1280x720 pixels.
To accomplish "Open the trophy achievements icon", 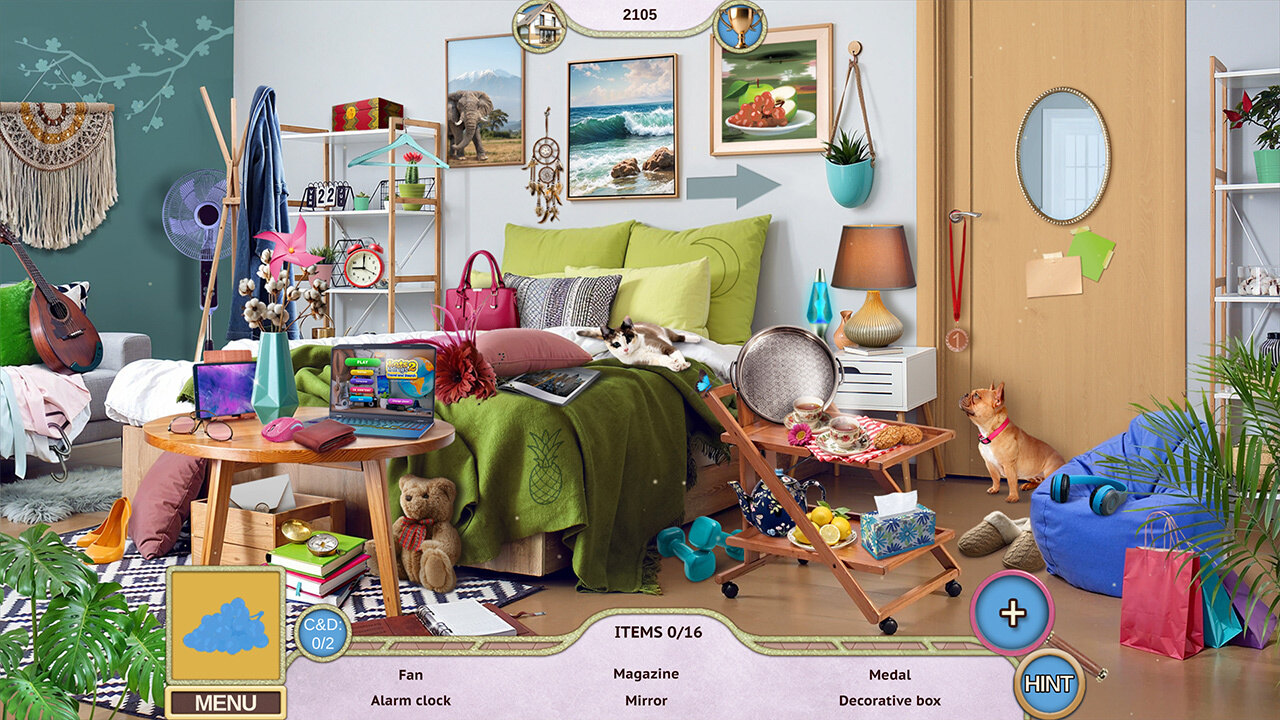I will pos(740,25).
